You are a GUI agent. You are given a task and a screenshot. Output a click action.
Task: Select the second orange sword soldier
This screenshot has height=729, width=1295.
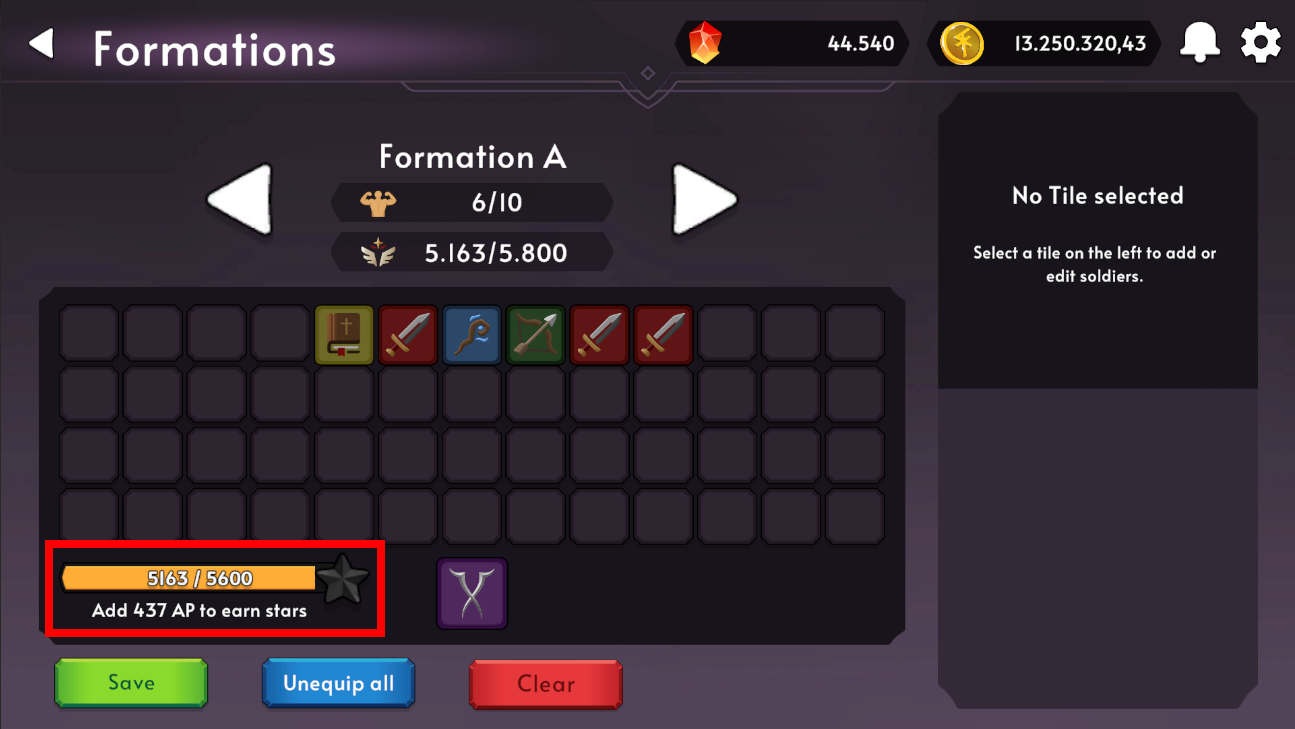click(x=663, y=335)
